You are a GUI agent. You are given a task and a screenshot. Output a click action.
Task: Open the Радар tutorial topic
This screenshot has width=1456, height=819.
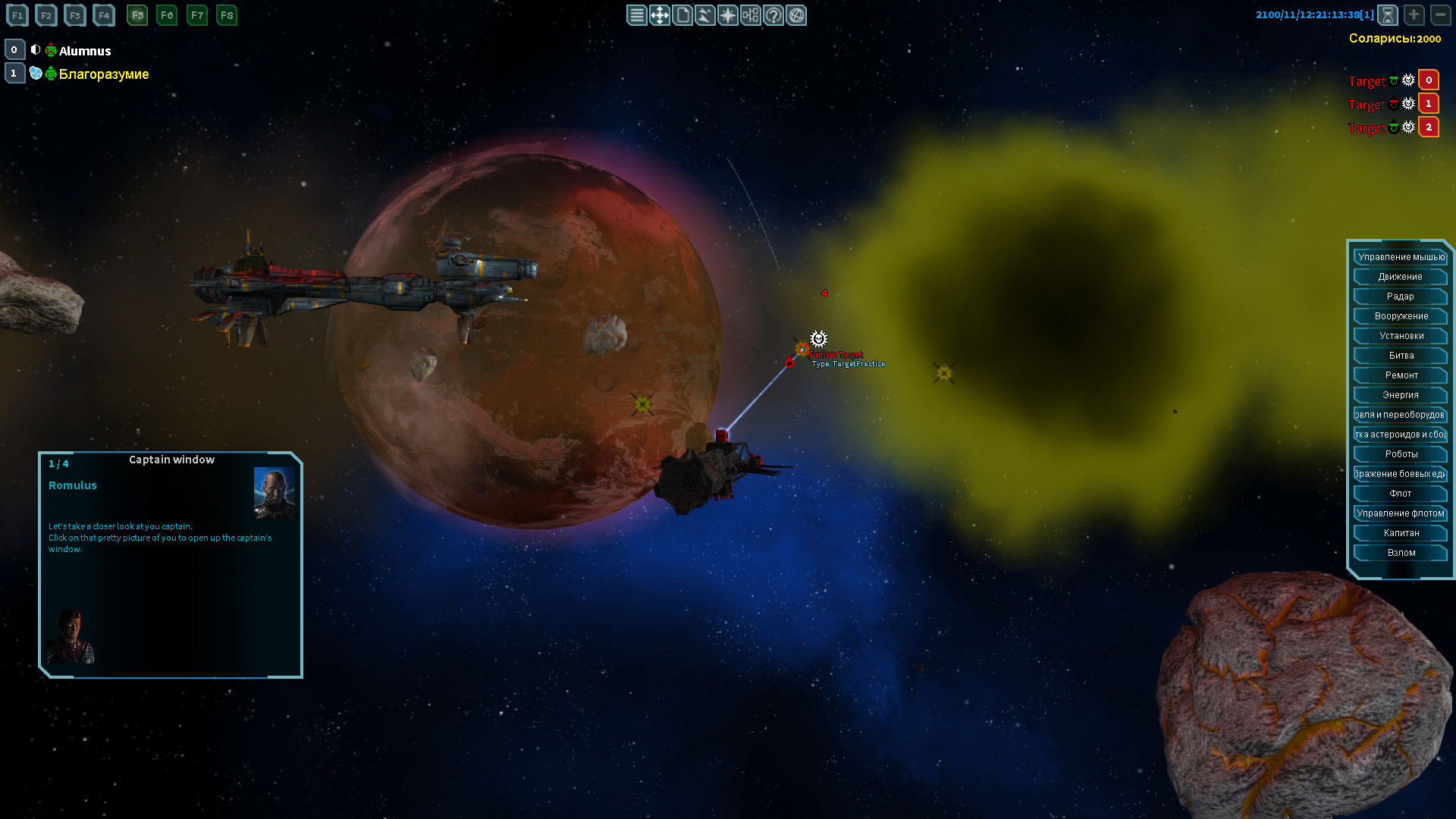tap(1400, 297)
